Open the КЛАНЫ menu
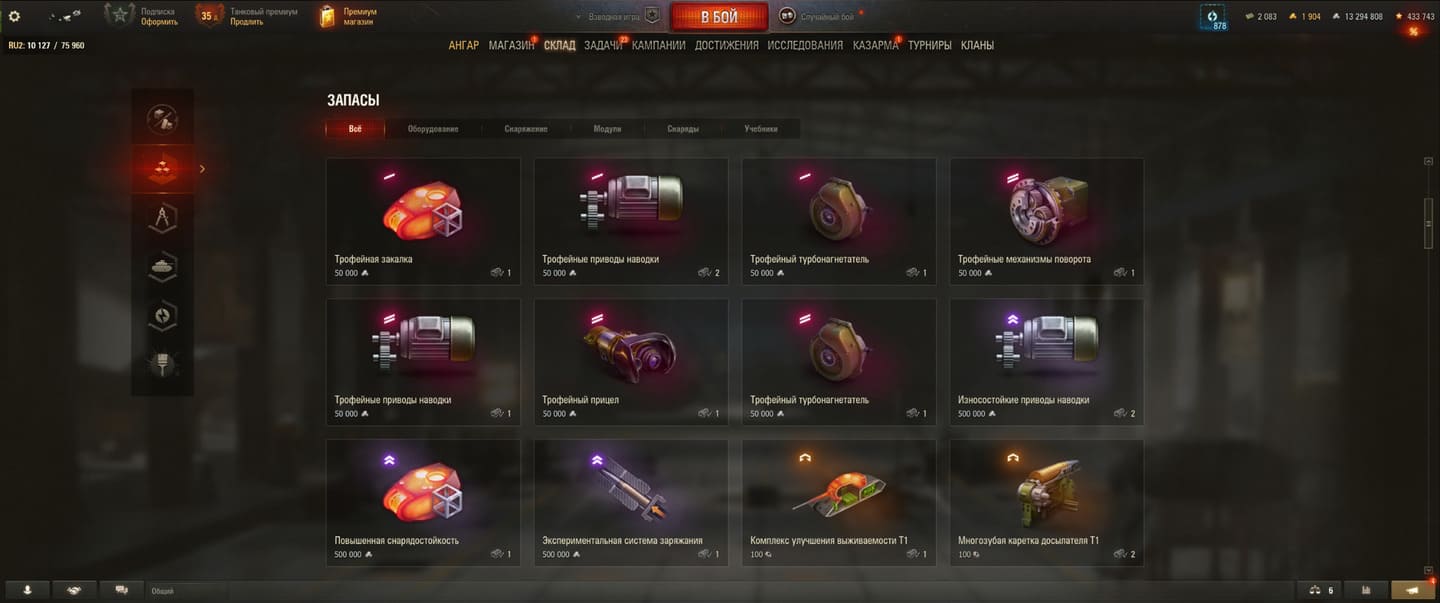 click(977, 45)
